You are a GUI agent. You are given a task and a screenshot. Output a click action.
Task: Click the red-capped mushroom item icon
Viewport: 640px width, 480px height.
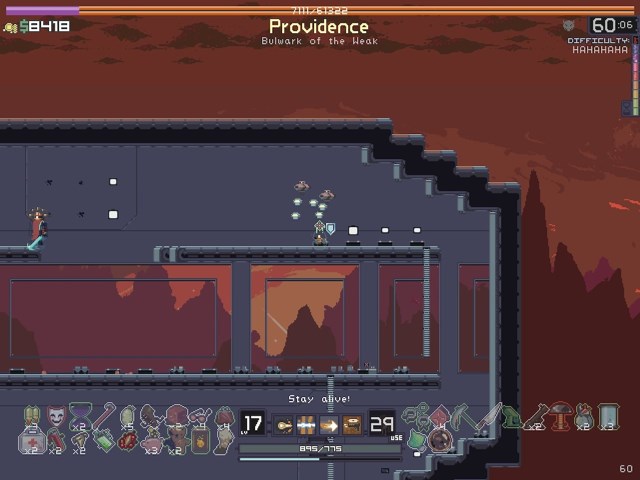click(x=560, y=414)
